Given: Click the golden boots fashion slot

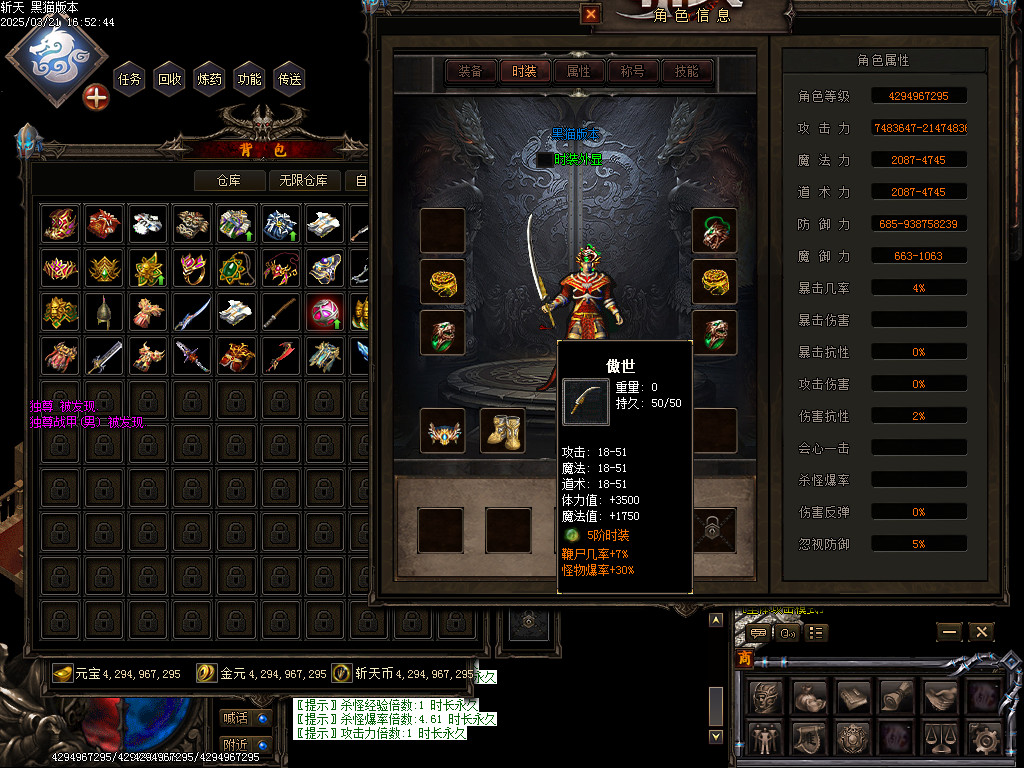Looking at the screenshot, I should 503,430.
